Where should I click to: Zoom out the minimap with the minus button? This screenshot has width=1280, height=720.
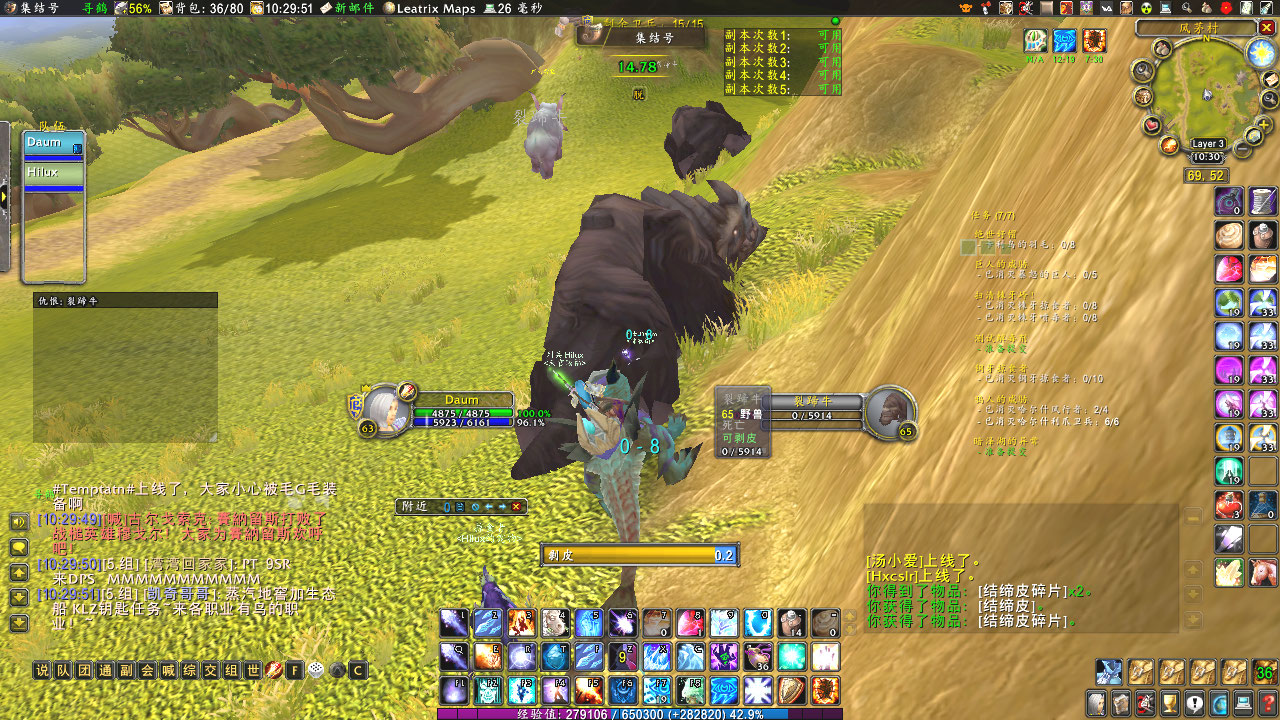pos(1243,149)
